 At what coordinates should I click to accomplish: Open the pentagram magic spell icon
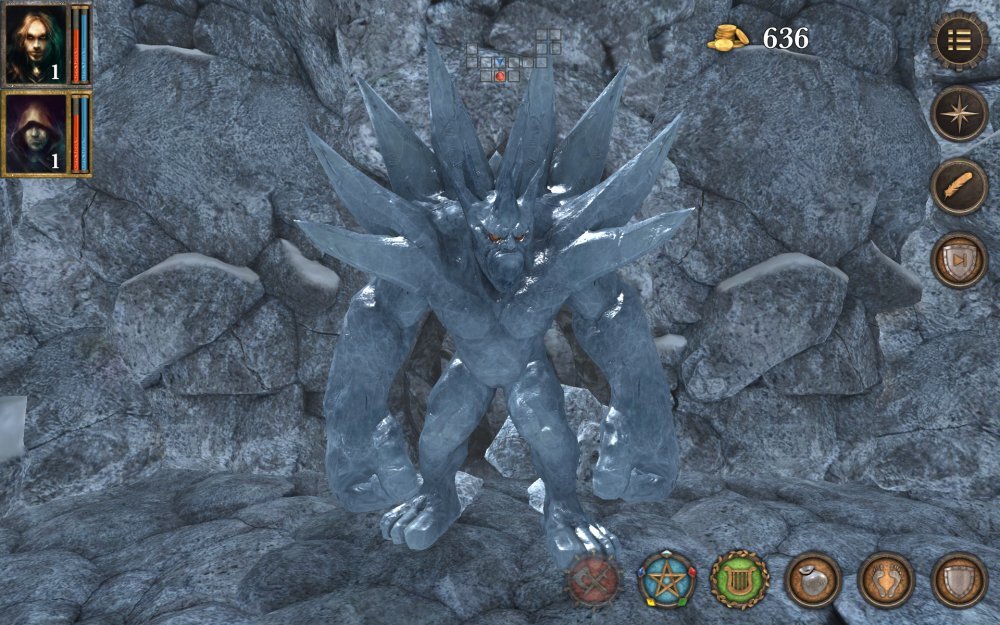pos(667,579)
